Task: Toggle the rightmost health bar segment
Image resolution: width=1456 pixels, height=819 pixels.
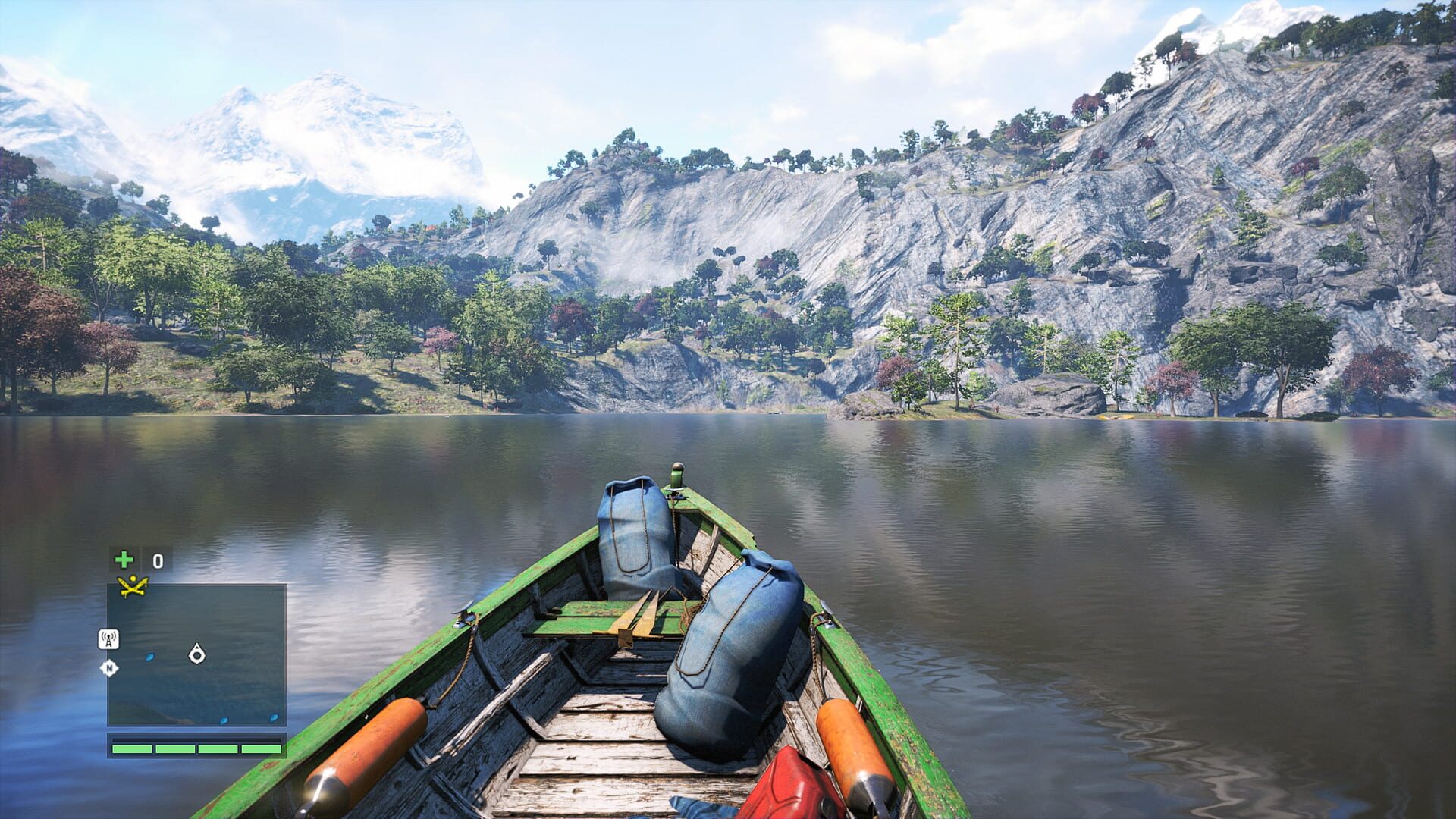Action: [260, 748]
